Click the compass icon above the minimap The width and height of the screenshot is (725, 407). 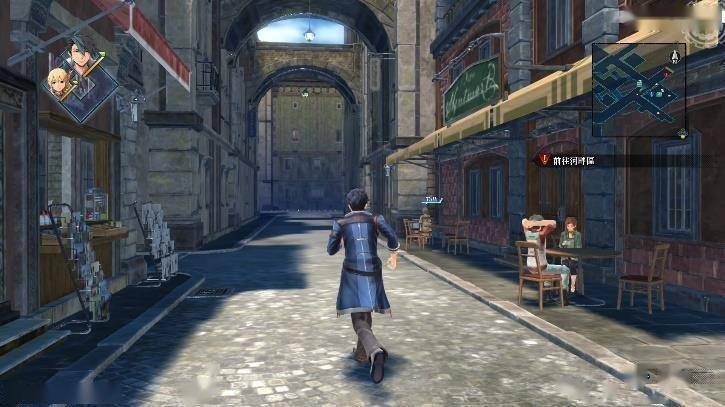pyautogui.click(x=676, y=54)
